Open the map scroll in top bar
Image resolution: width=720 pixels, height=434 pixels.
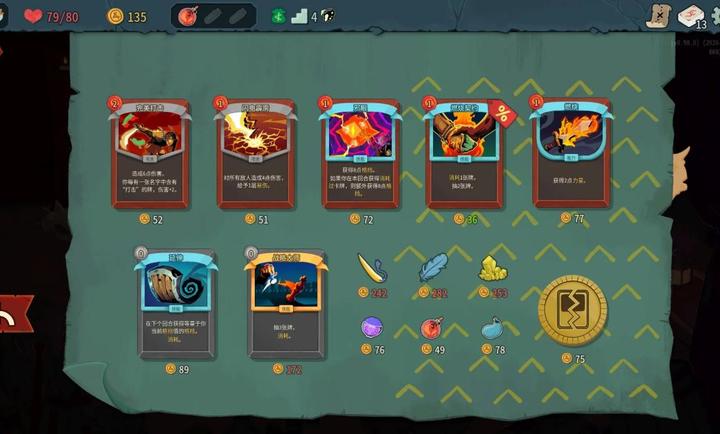(x=659, y=15)
